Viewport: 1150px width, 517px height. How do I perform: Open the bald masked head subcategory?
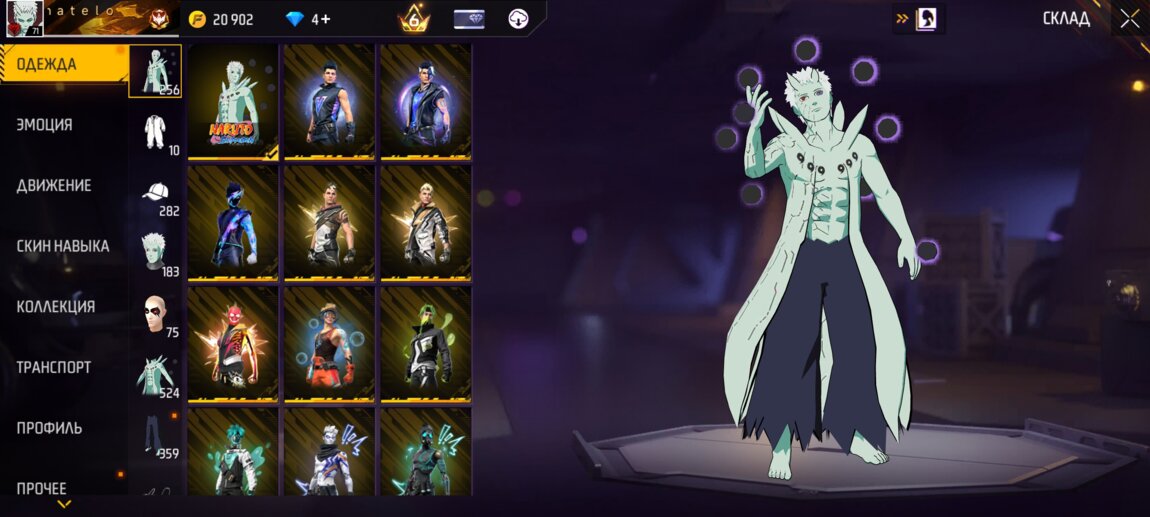[155, 314]
